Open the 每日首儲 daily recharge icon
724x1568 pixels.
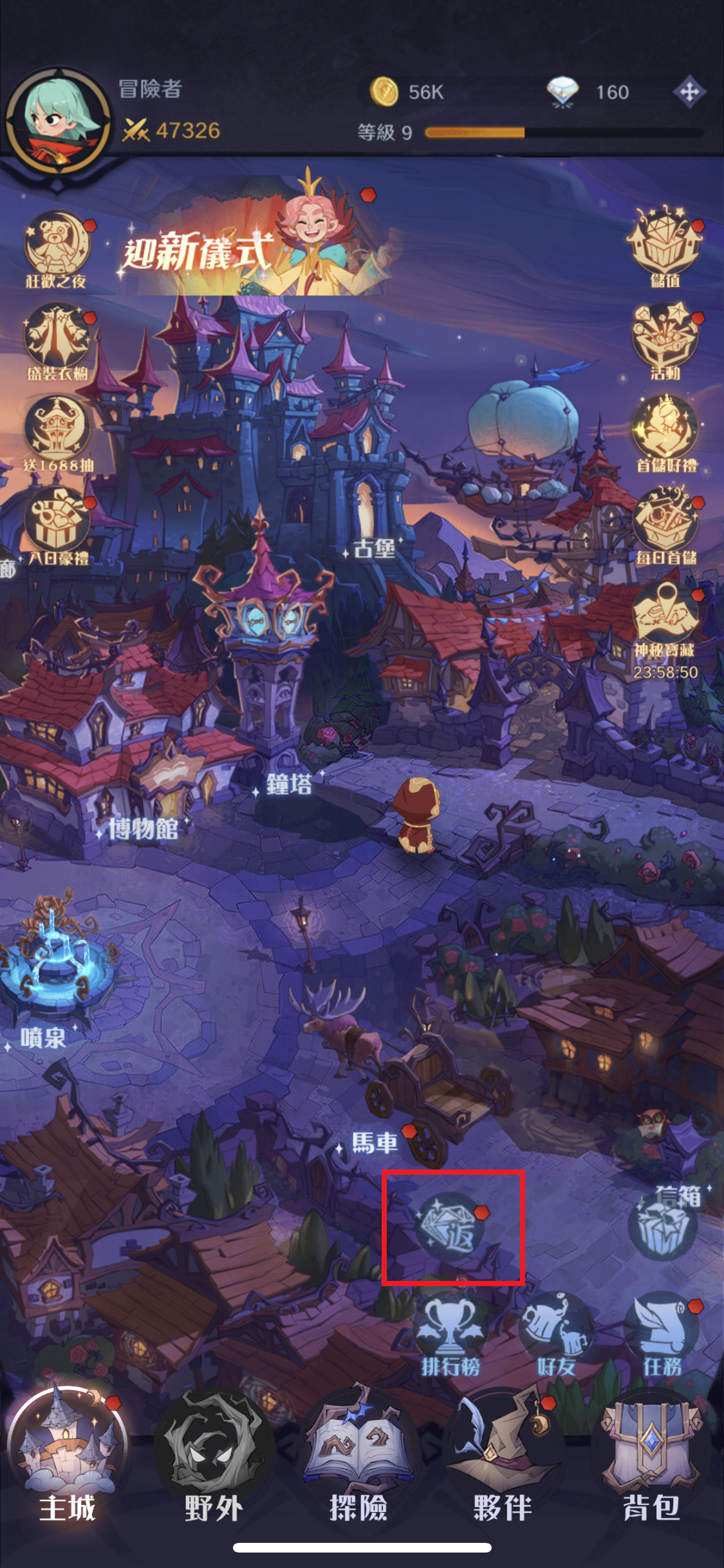click(x=665, y=524)
